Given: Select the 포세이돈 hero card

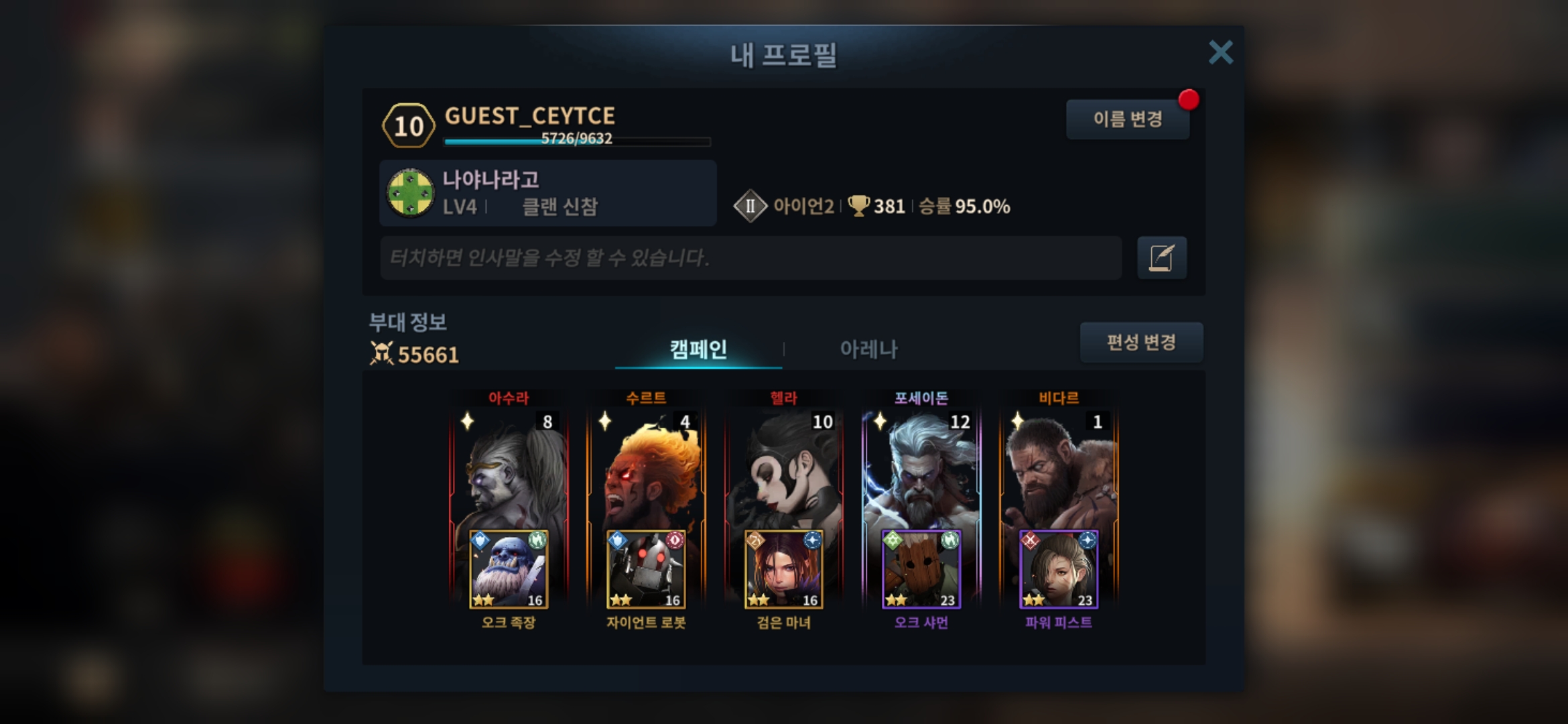Looking at the screenshot, I should coord(921,469).
